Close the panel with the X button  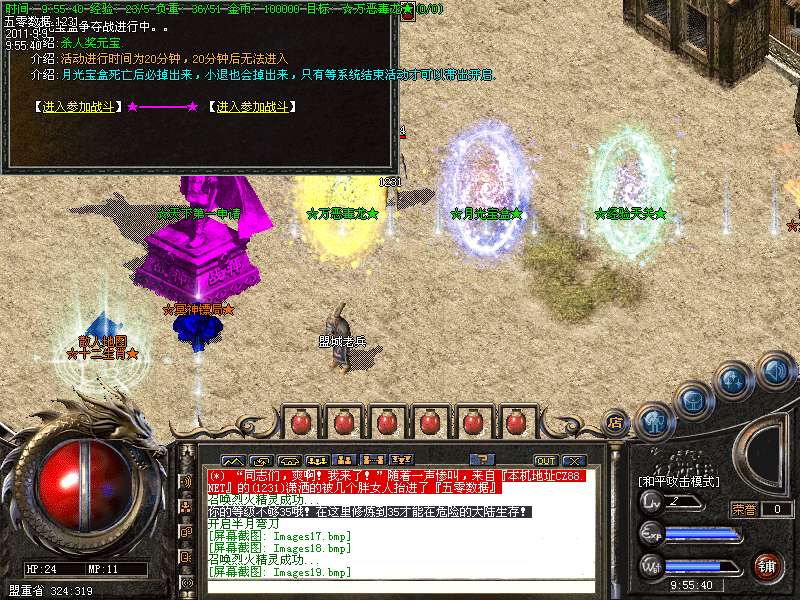pyautogui.click(x=573, y=460)
